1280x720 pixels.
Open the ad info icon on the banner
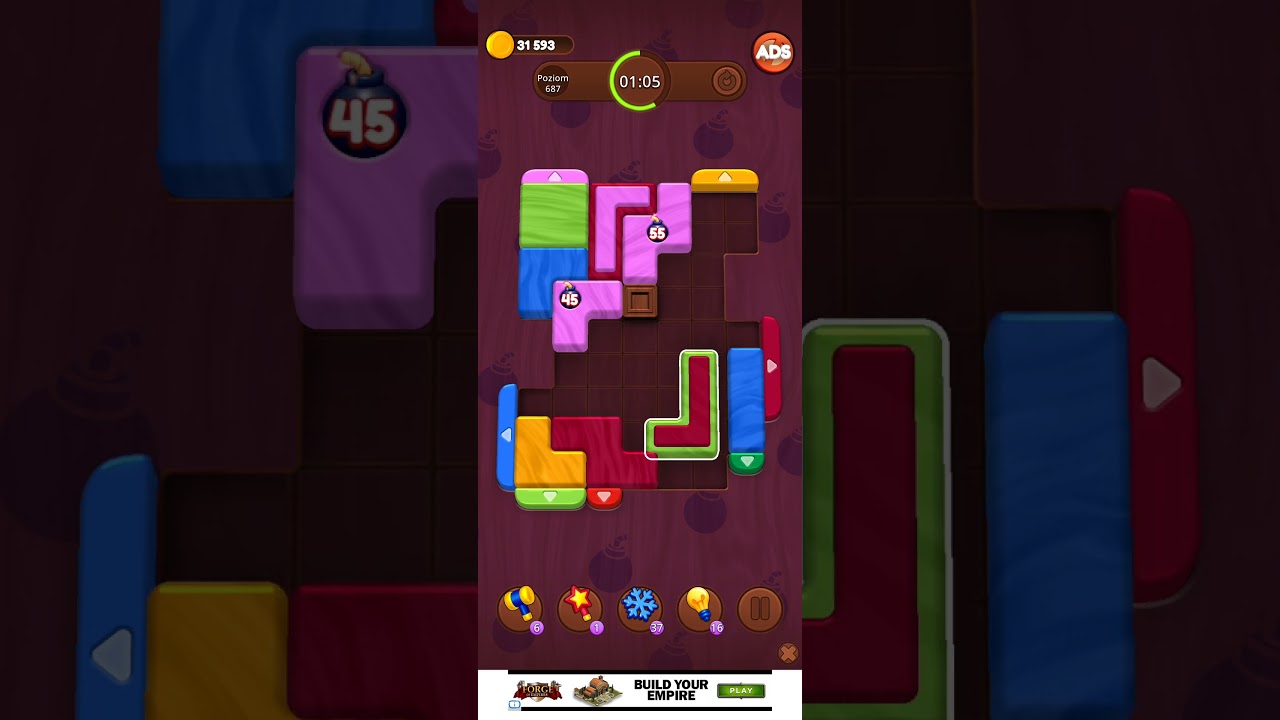tap(514, 704)
